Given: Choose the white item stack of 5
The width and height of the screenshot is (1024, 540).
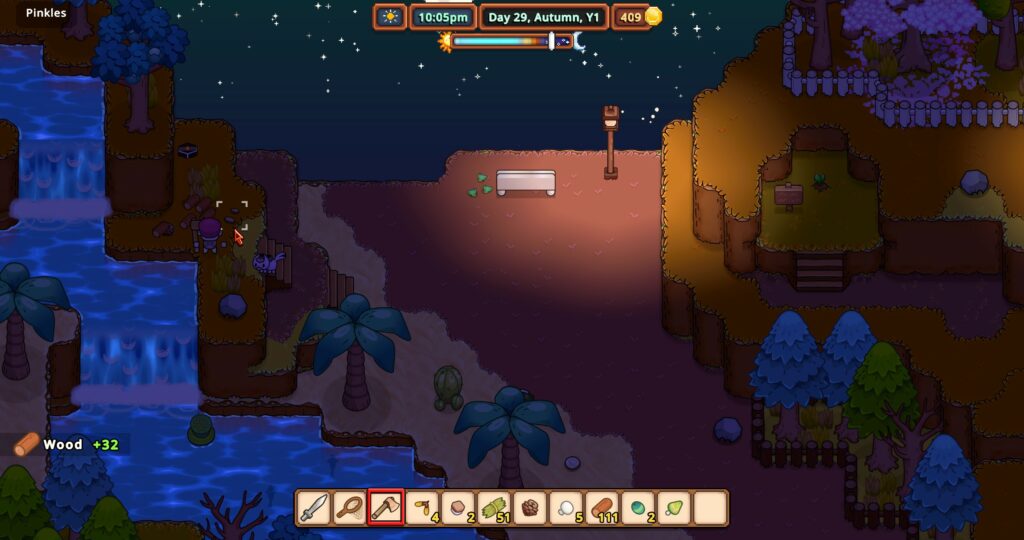Looking at the screenshot, I should click(x=566, y=508).
